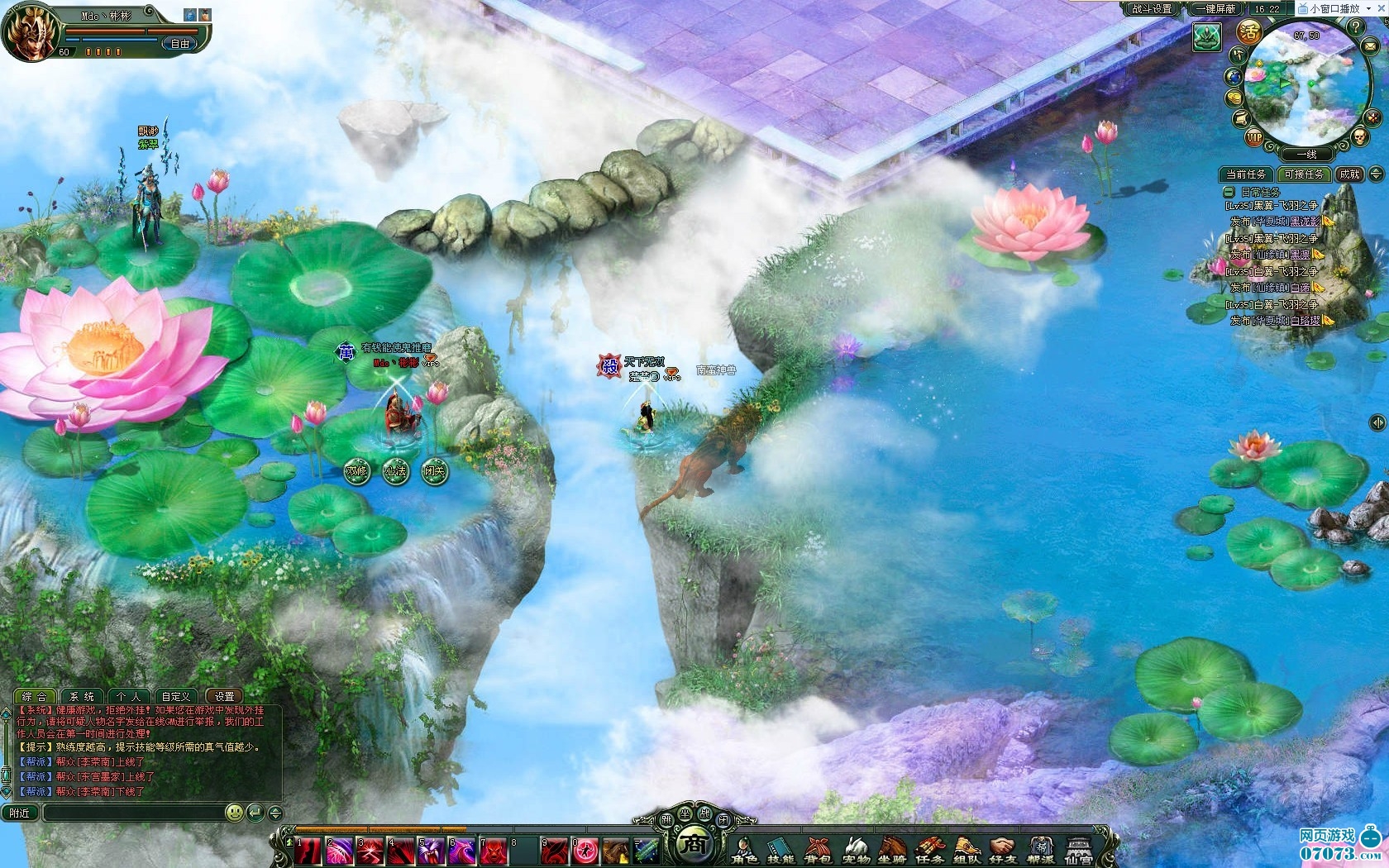Collapse the 日常任务 daily quest list

(x=1229, y=192)
